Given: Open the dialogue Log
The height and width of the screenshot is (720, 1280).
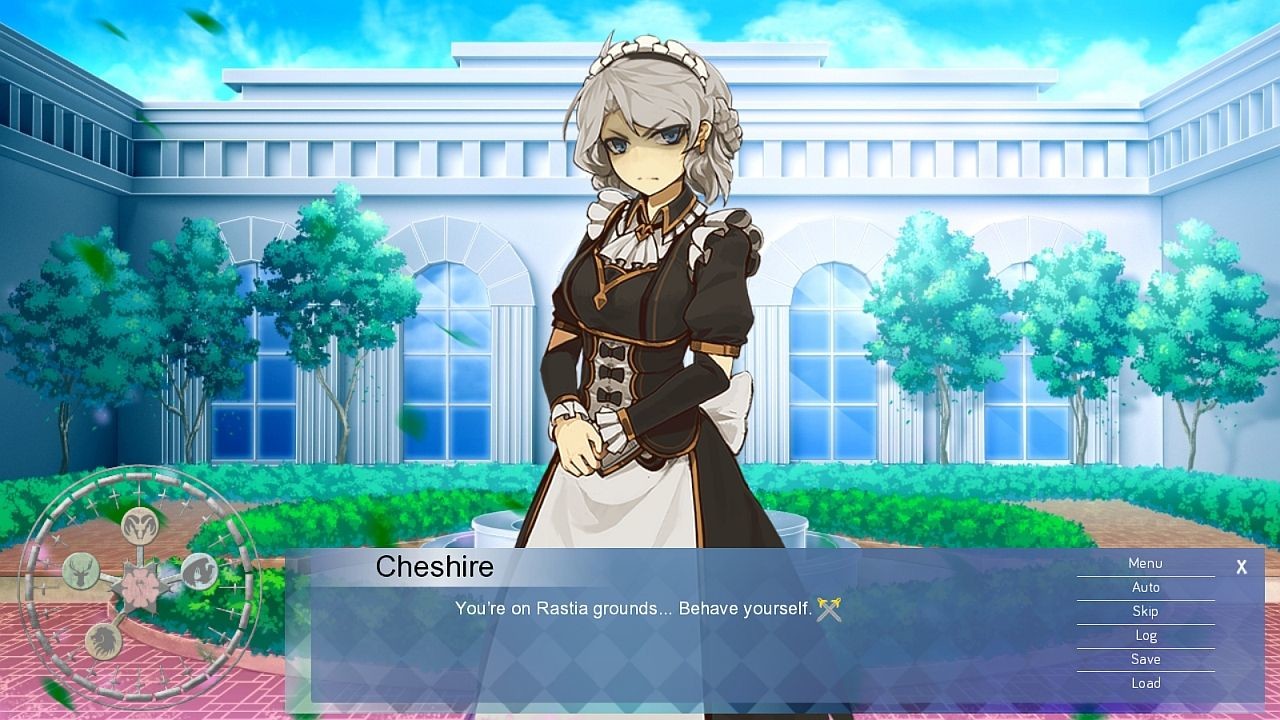Looking at the screenshot, I should click(x=1145, y=635).
